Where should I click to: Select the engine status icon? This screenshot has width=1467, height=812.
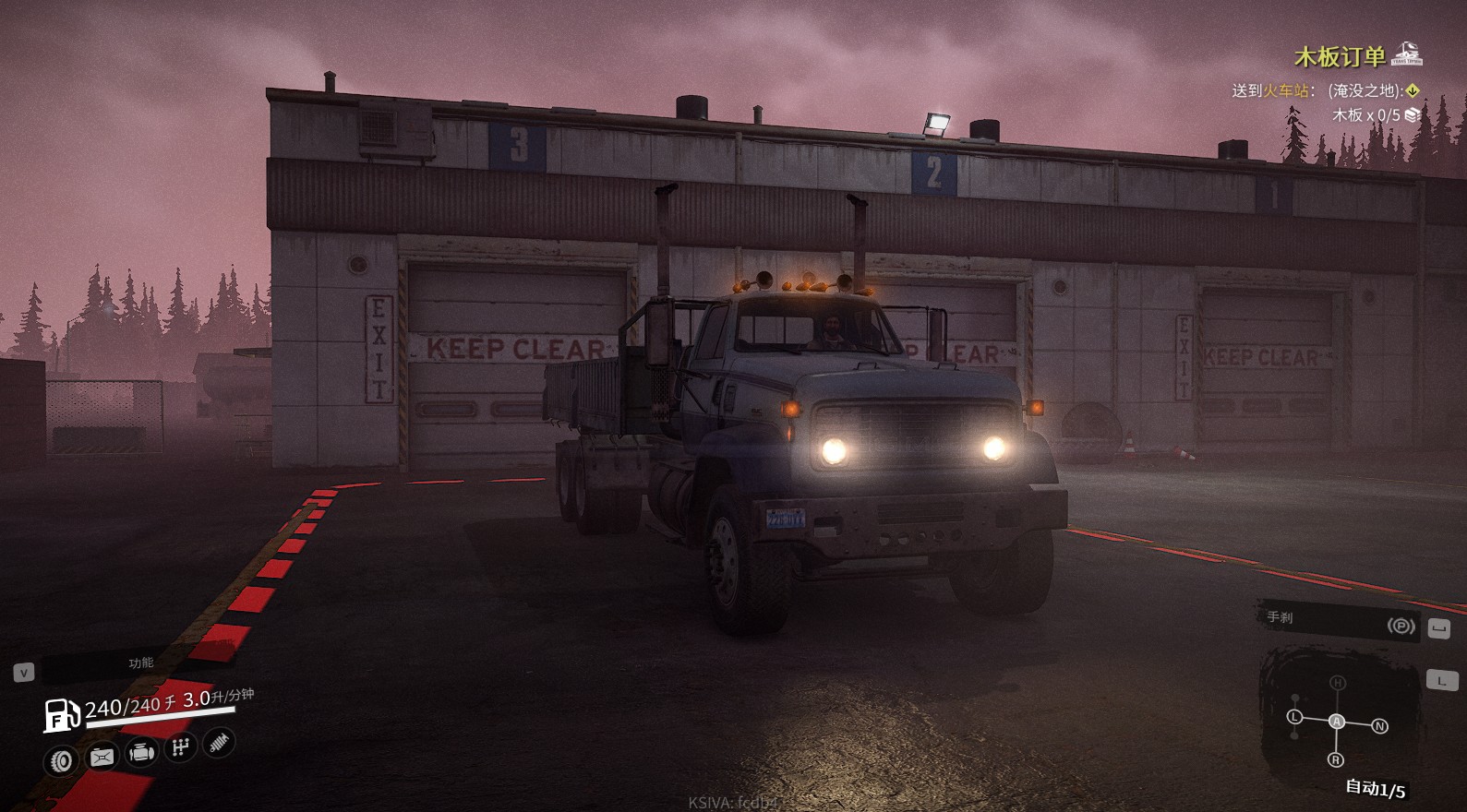tap(141, 753)
